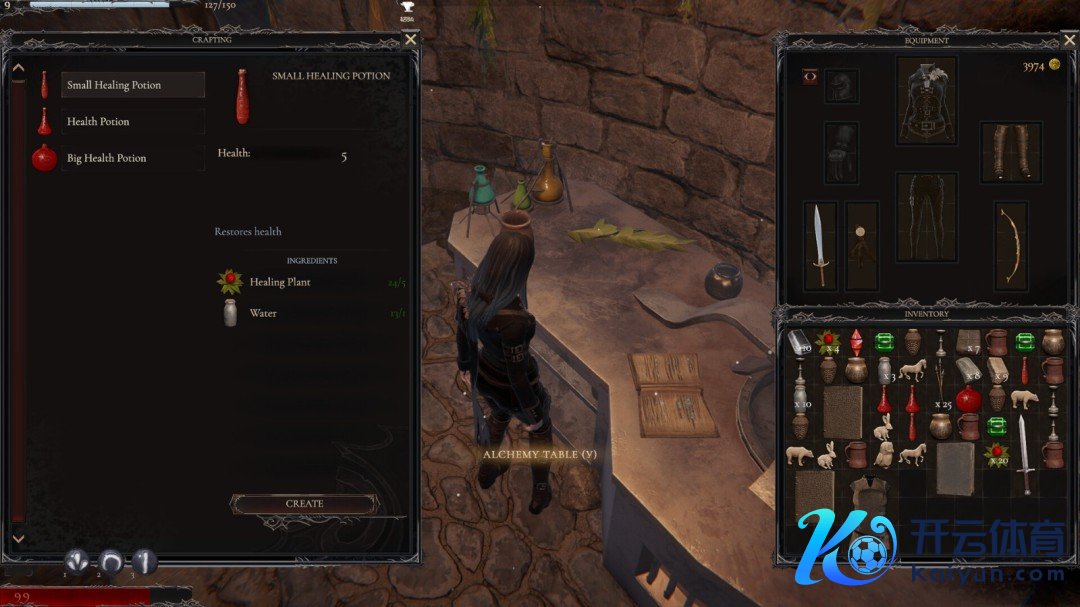Toggle the red eye helmet visibility icon
The image size is (1080, 607).
click(x=809, y=77)
